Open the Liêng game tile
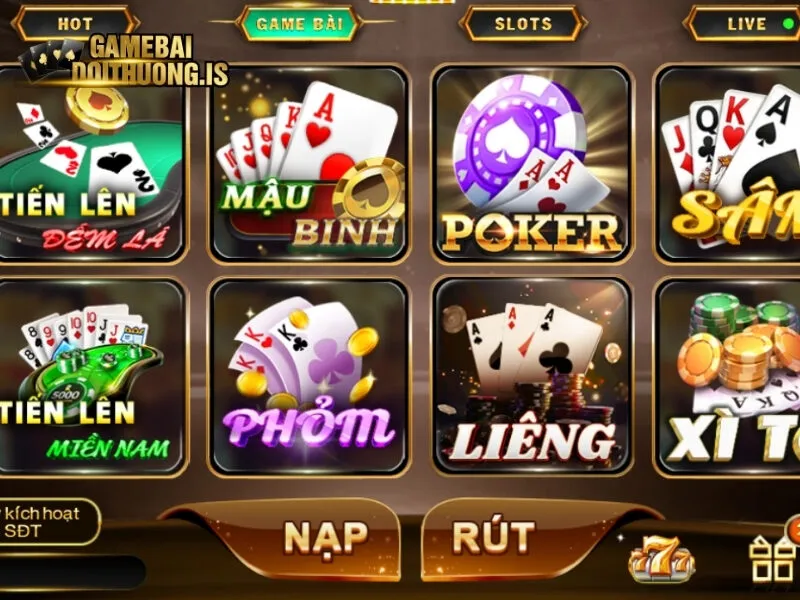Image resolution: width=800 pixels, height=600 pixels. pos(532,377)
